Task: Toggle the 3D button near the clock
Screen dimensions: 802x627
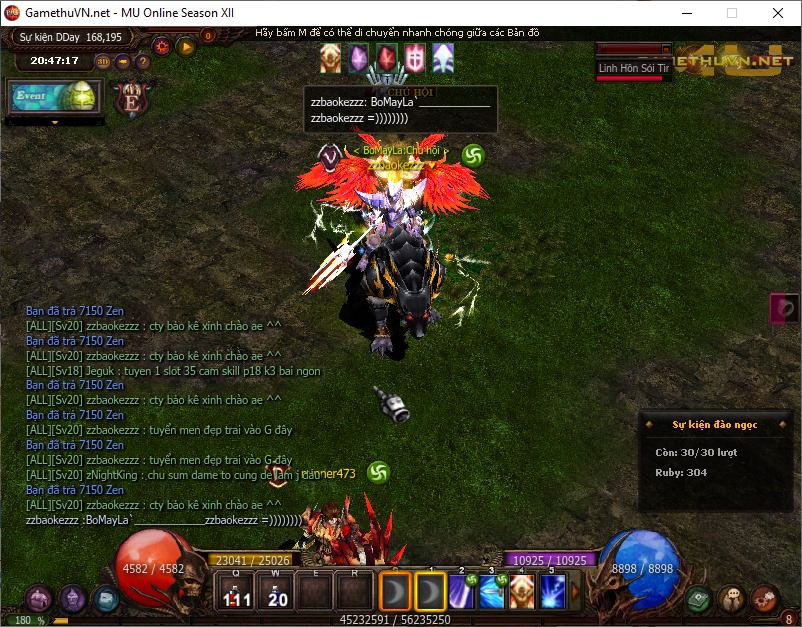Action: (x=103, y=61)
